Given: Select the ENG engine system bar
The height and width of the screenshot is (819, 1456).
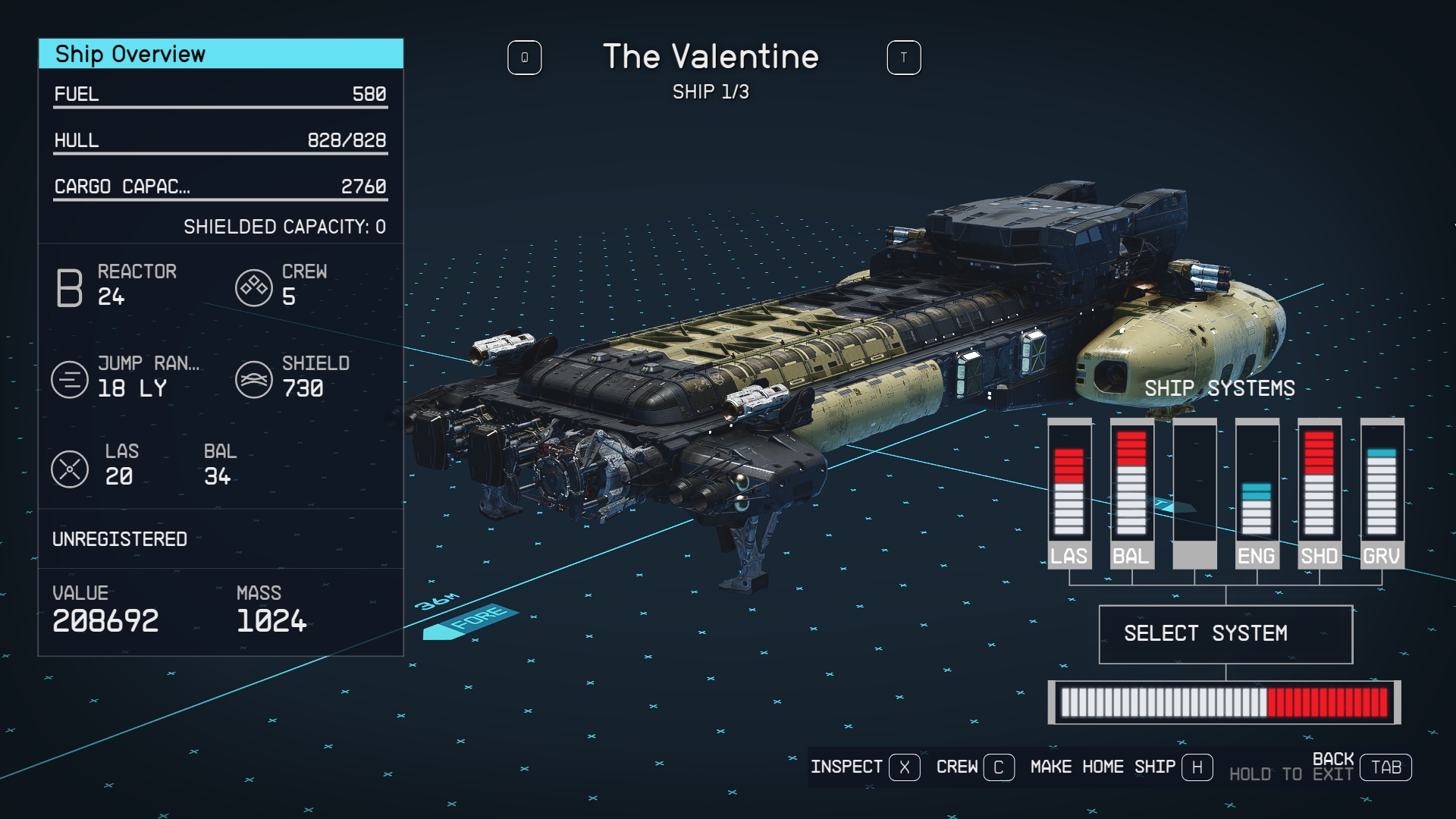Looking at the screenshot, I should pos(1257,493).
